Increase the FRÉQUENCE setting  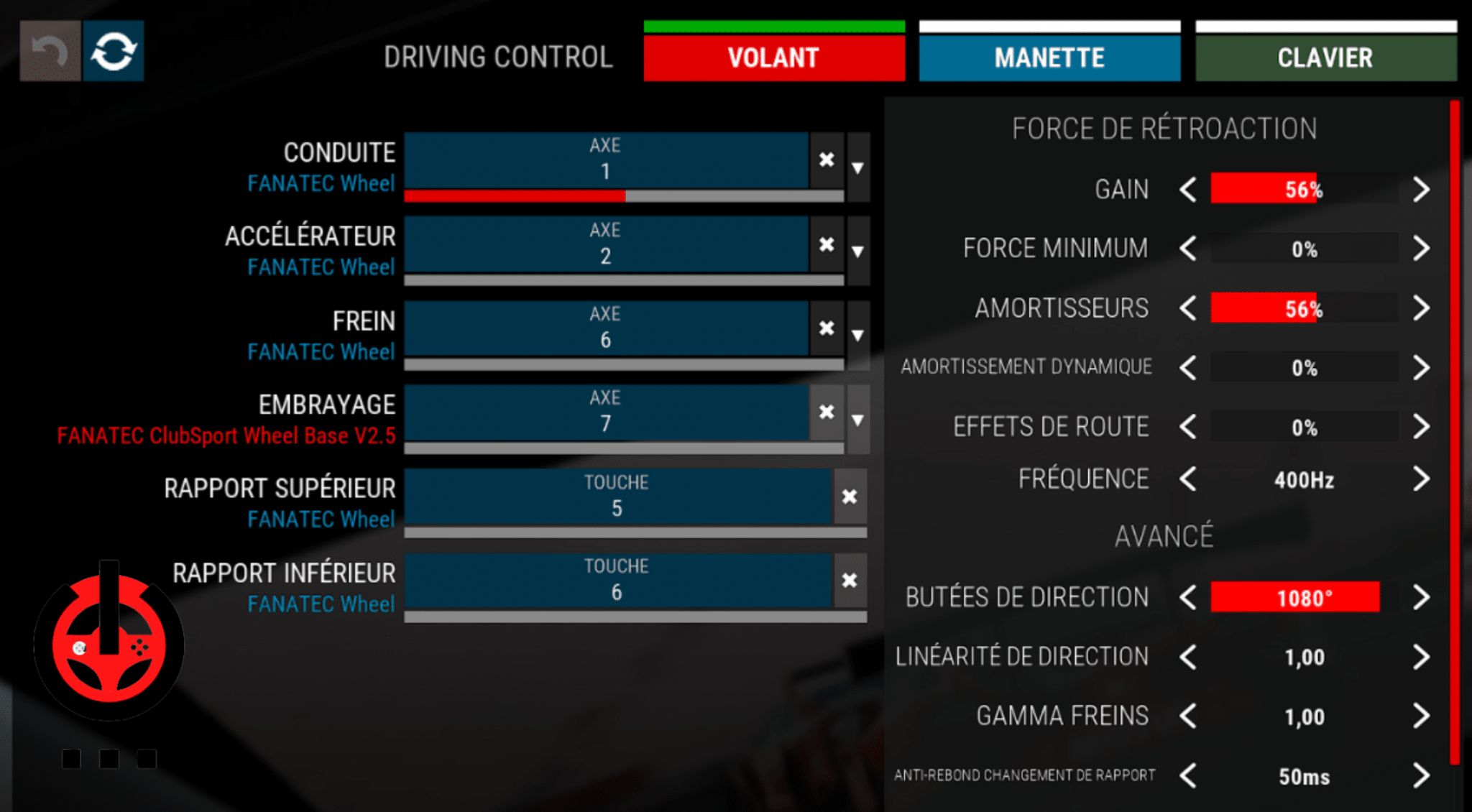coord(1421,478)
